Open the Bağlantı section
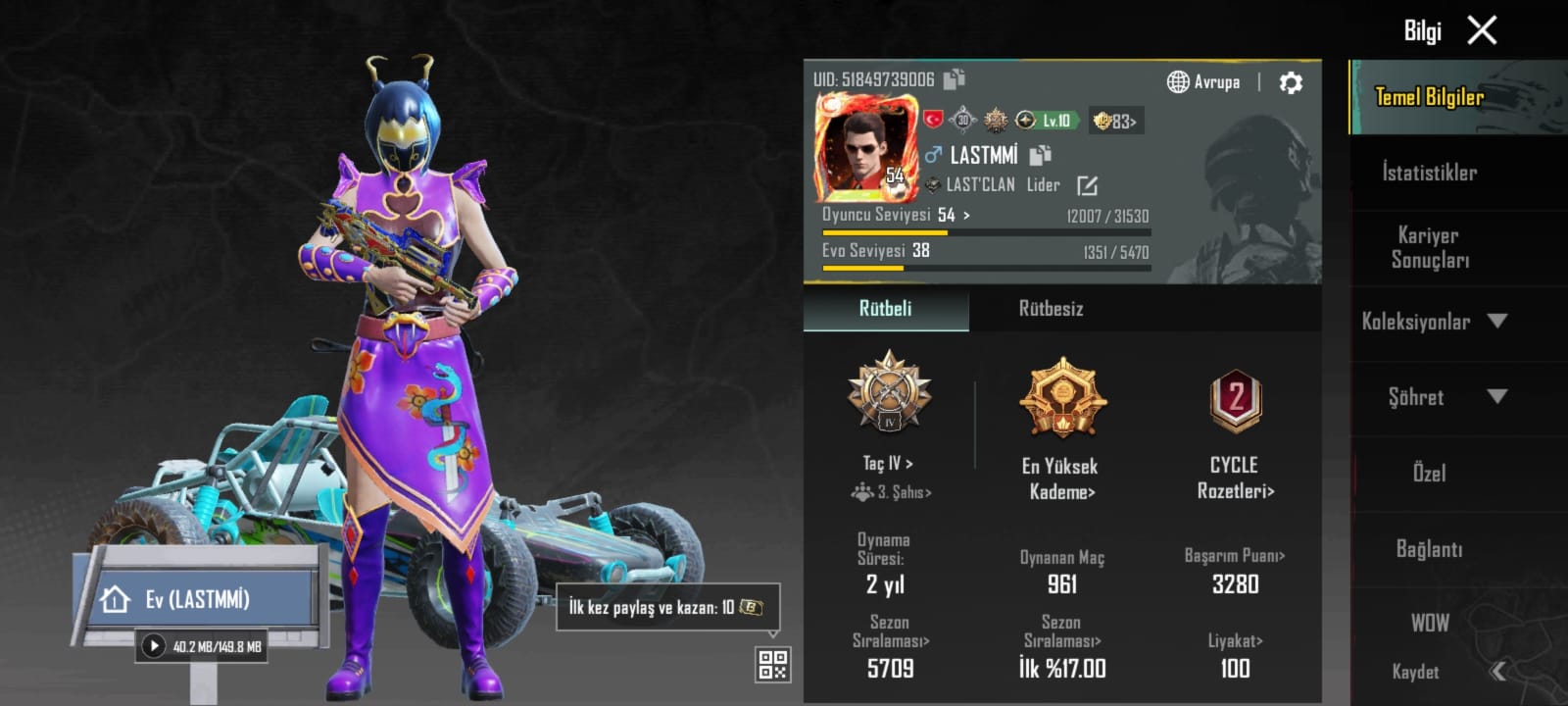The width and height of the screenshot is (1568, 706). pos(1429,549)
